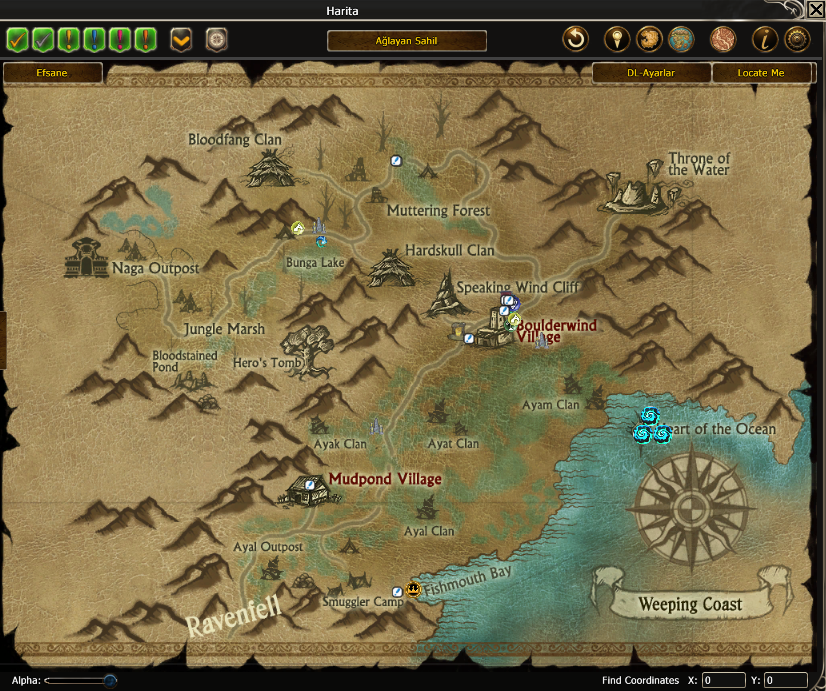The image size is (826, 691).
Task: Open the info button with letter i
Action: coord(765,40)
